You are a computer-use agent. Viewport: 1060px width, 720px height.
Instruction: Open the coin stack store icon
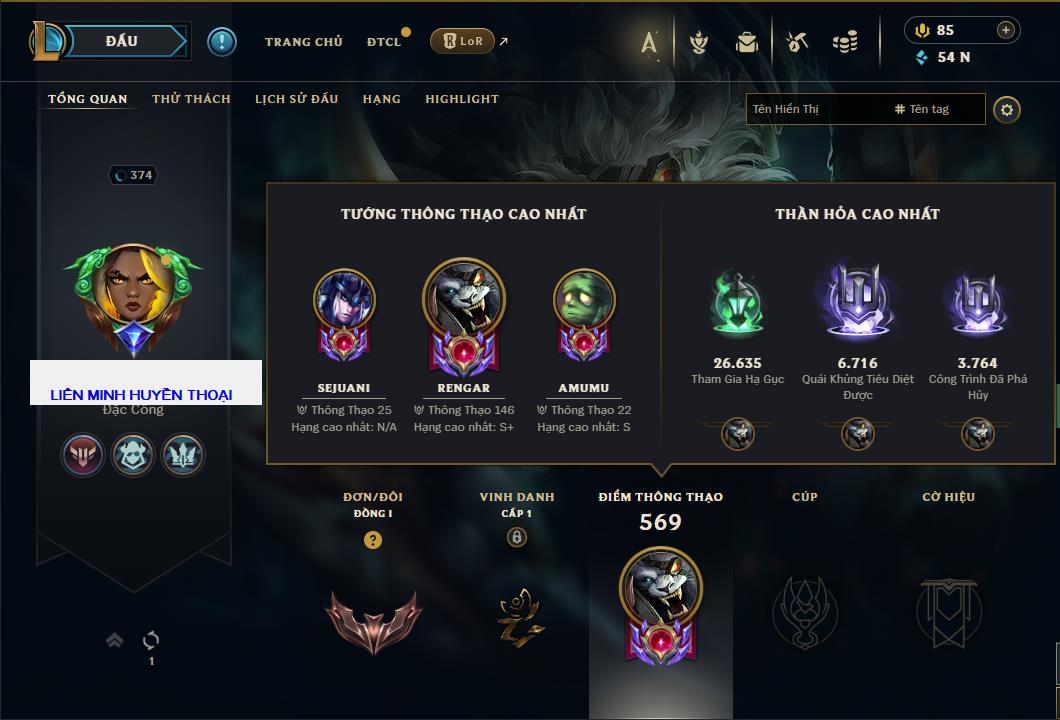pos(846,42)
